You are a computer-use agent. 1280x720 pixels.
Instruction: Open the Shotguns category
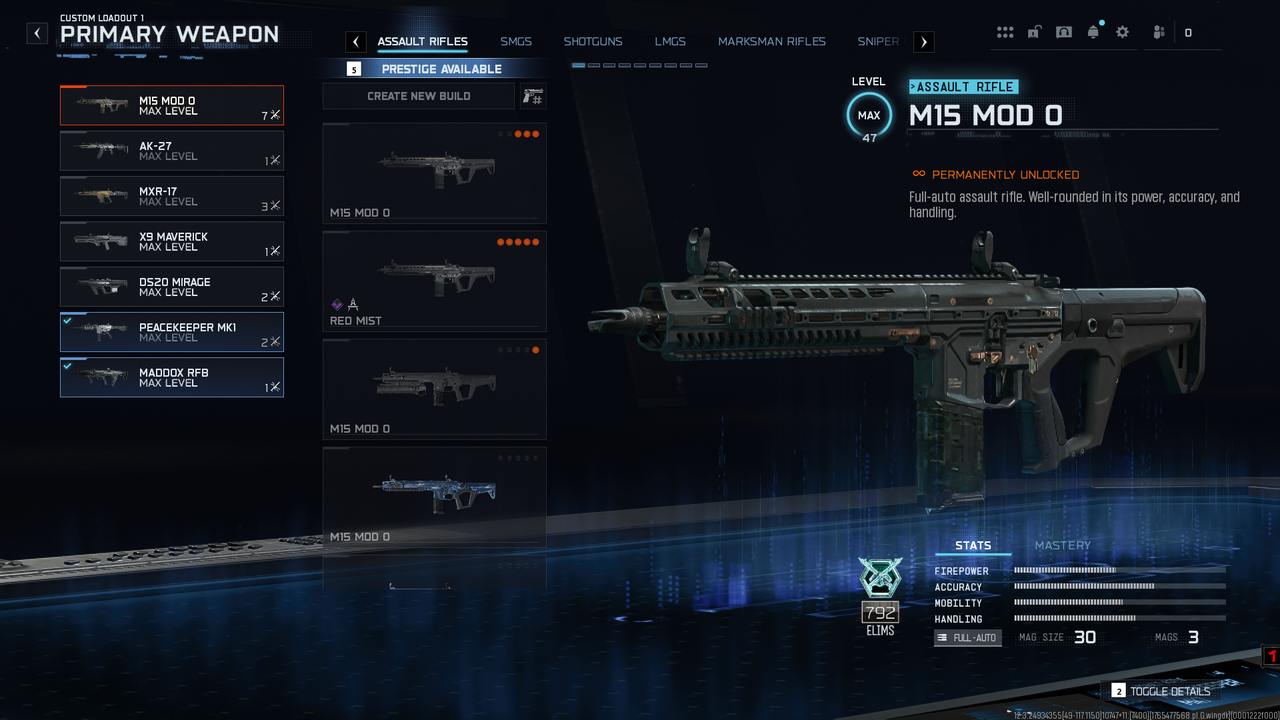point(593,42)
